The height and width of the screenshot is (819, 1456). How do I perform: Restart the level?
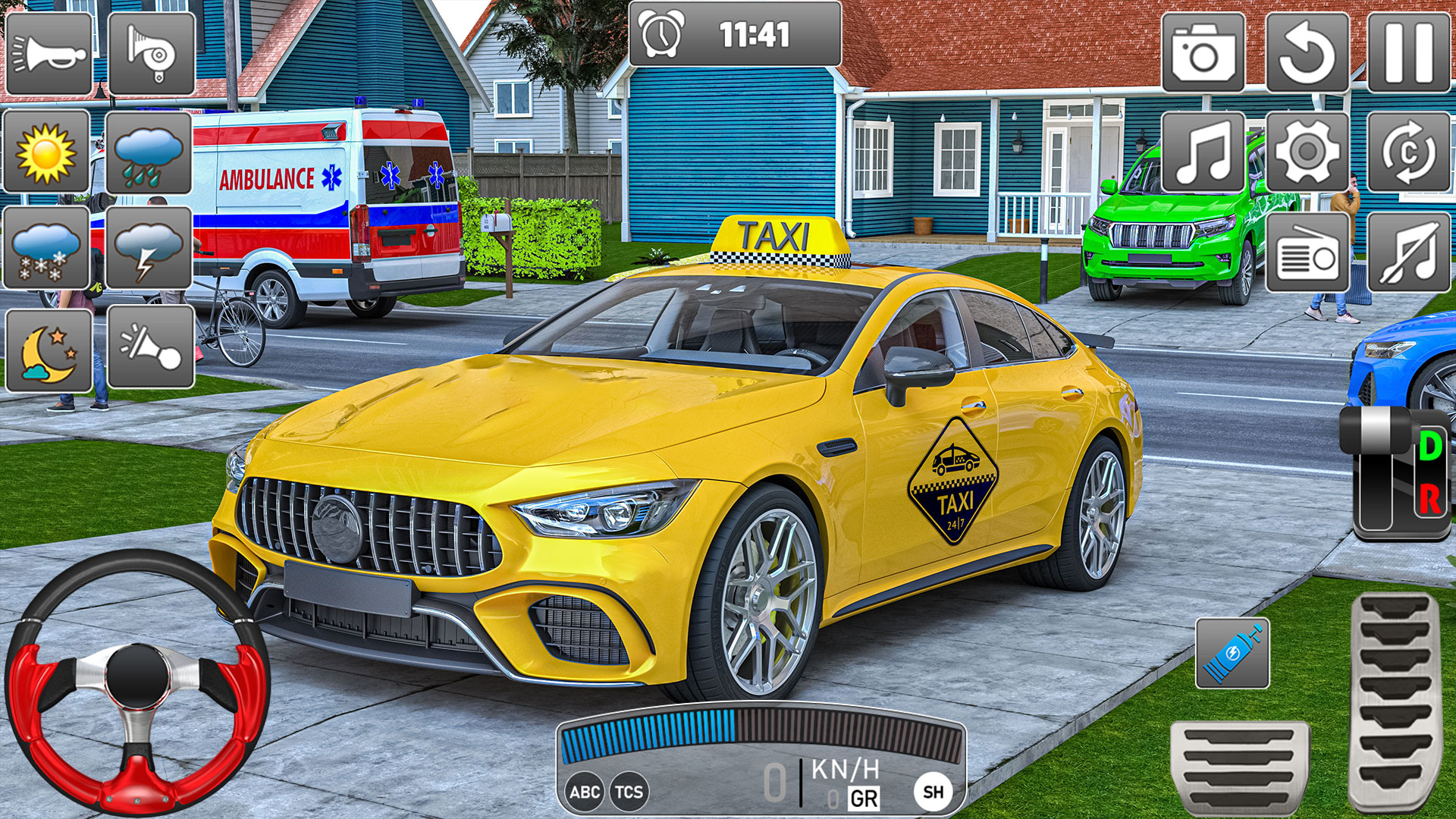pyautogui.click(x=1306, y=52)
